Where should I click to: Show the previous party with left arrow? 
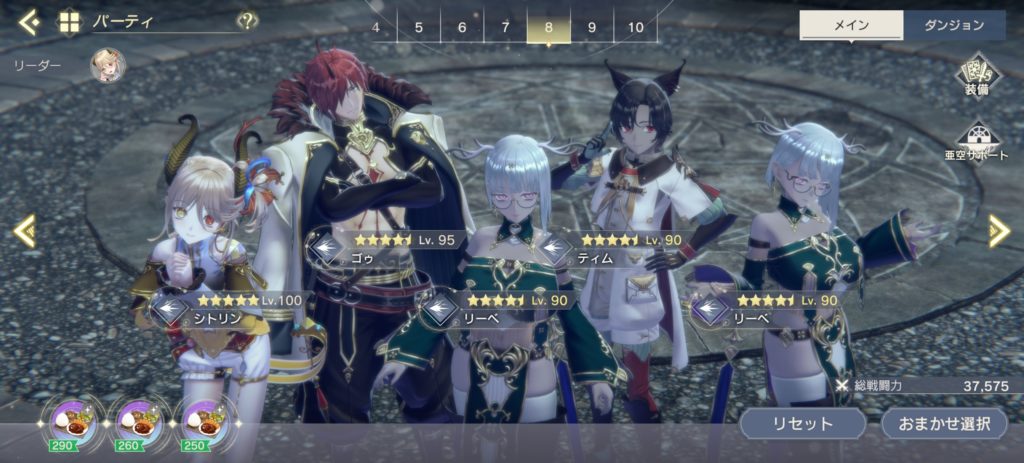(x=25, y=232)
